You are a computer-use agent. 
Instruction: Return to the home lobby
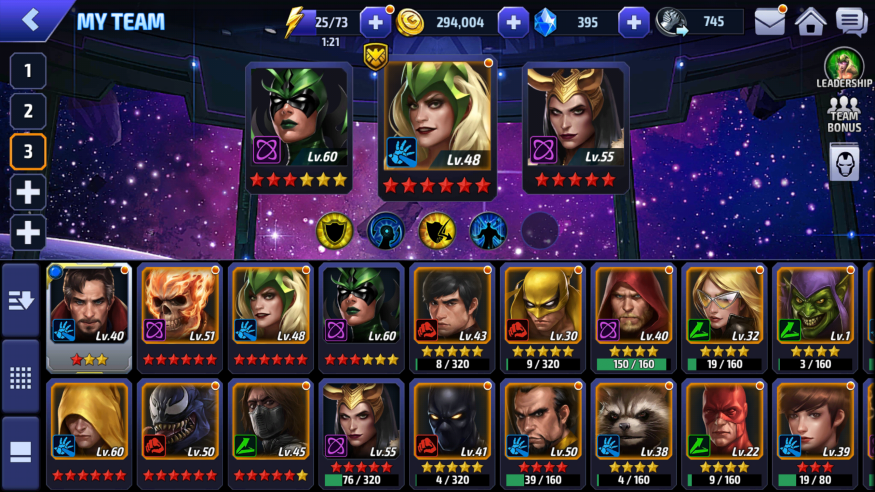tap(810, 21)
